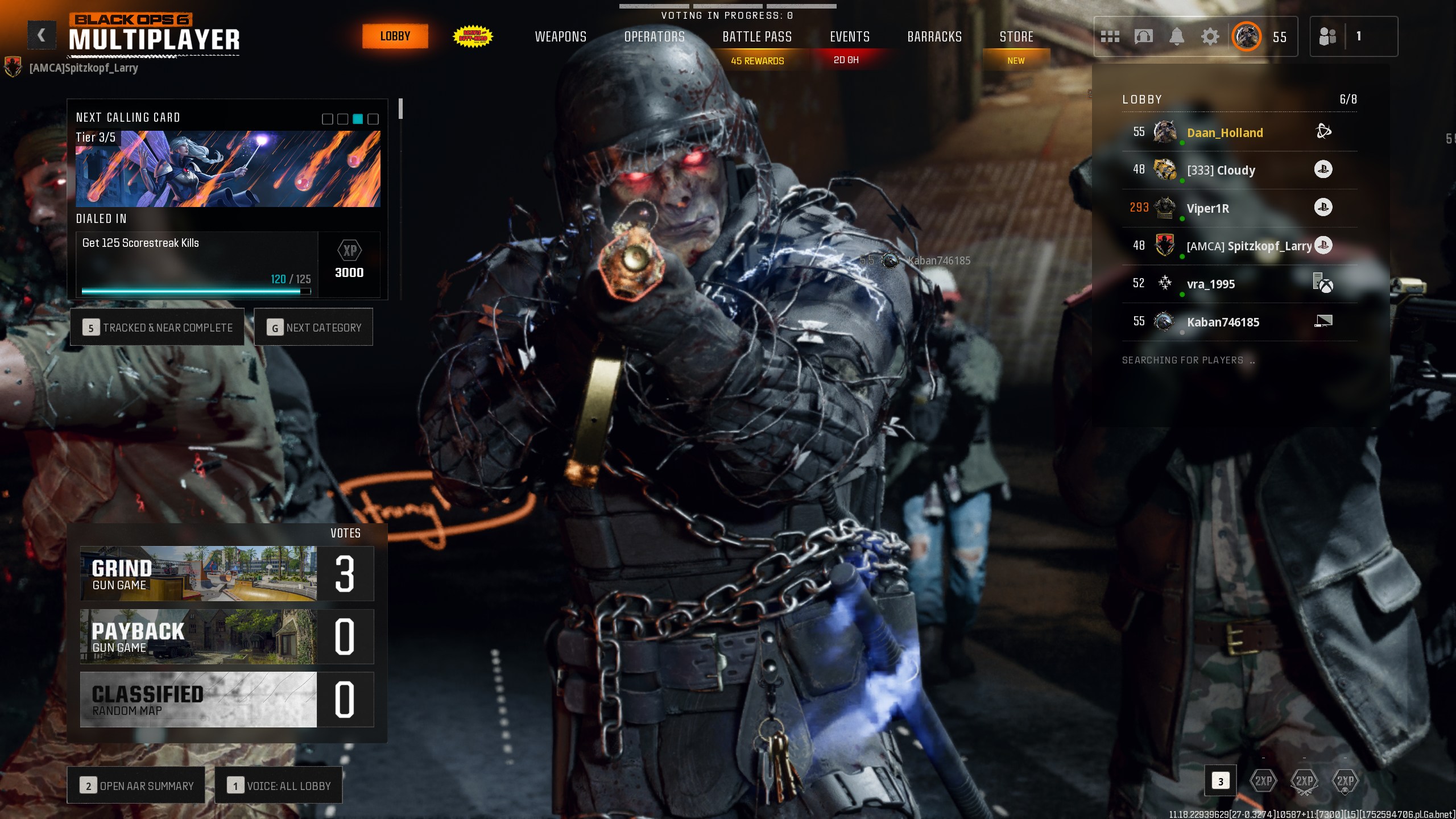
Task: Open the grid menu icon
Action: pyautogui.click(x=1110, y=37)
